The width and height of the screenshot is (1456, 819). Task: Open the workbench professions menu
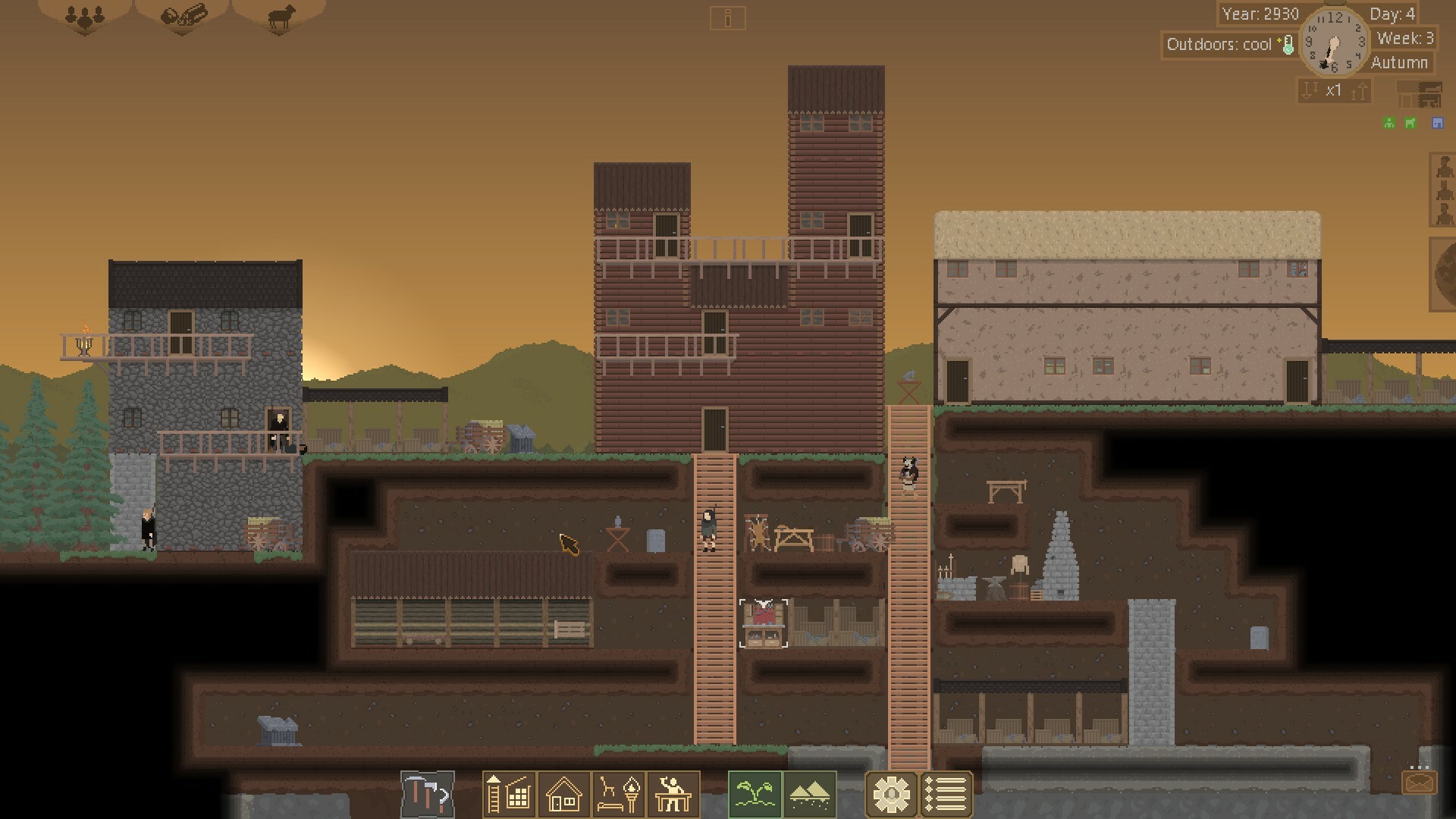(674, 794)
